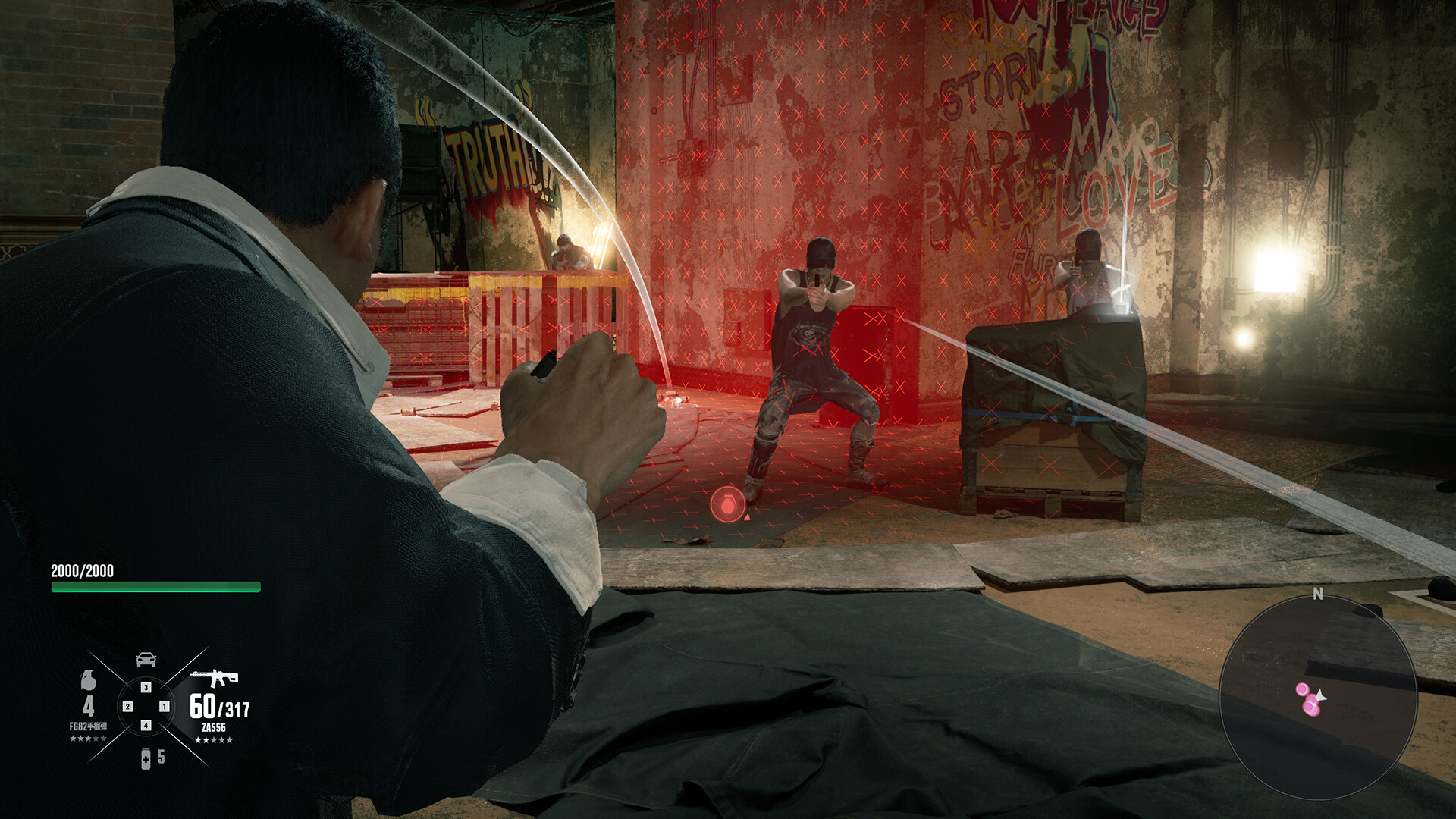1456x819 pixels.
Task: Click the north compass marker on the minimap
Action: point(1318,592)
